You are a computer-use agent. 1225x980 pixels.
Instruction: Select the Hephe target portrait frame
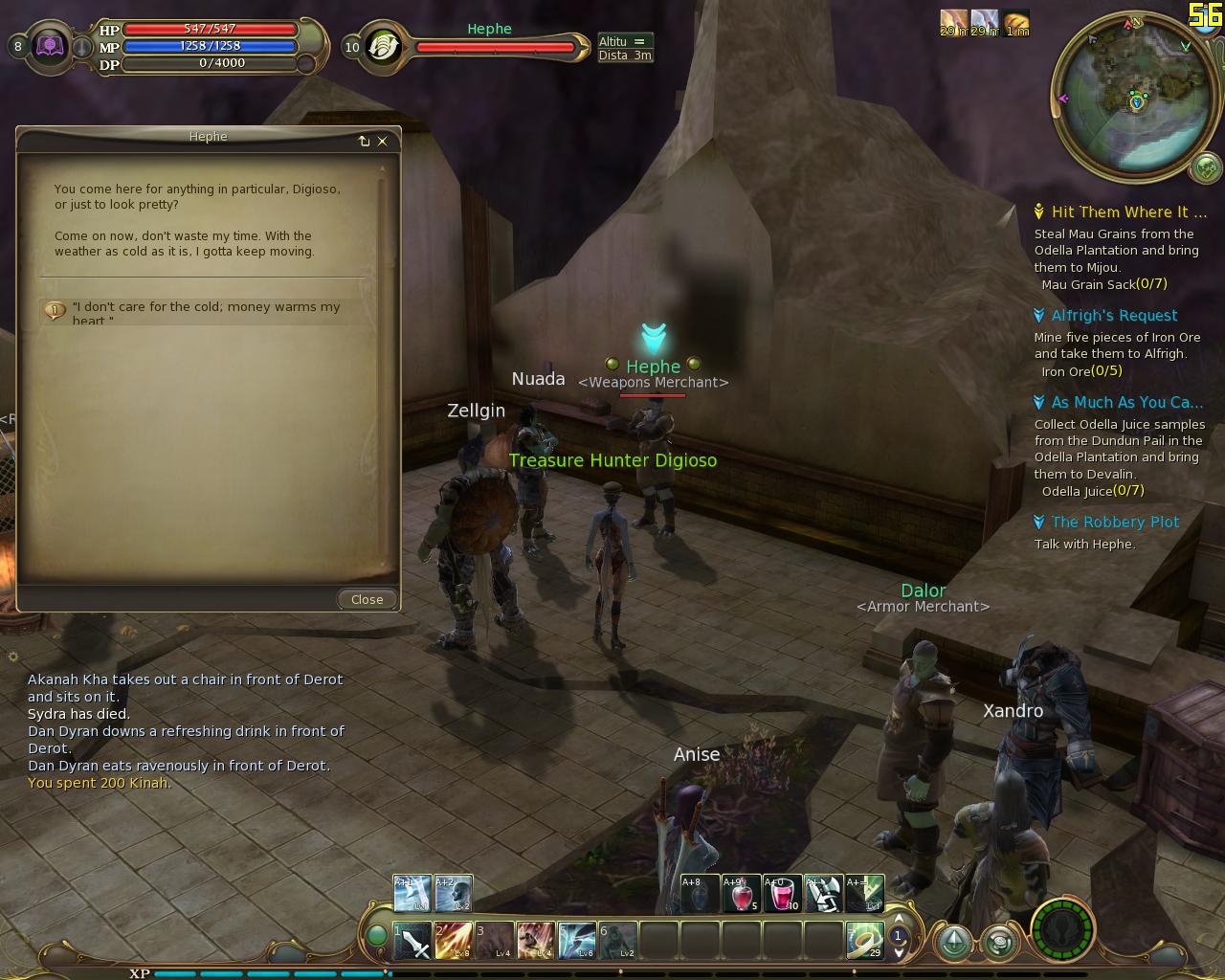point(383,47)
